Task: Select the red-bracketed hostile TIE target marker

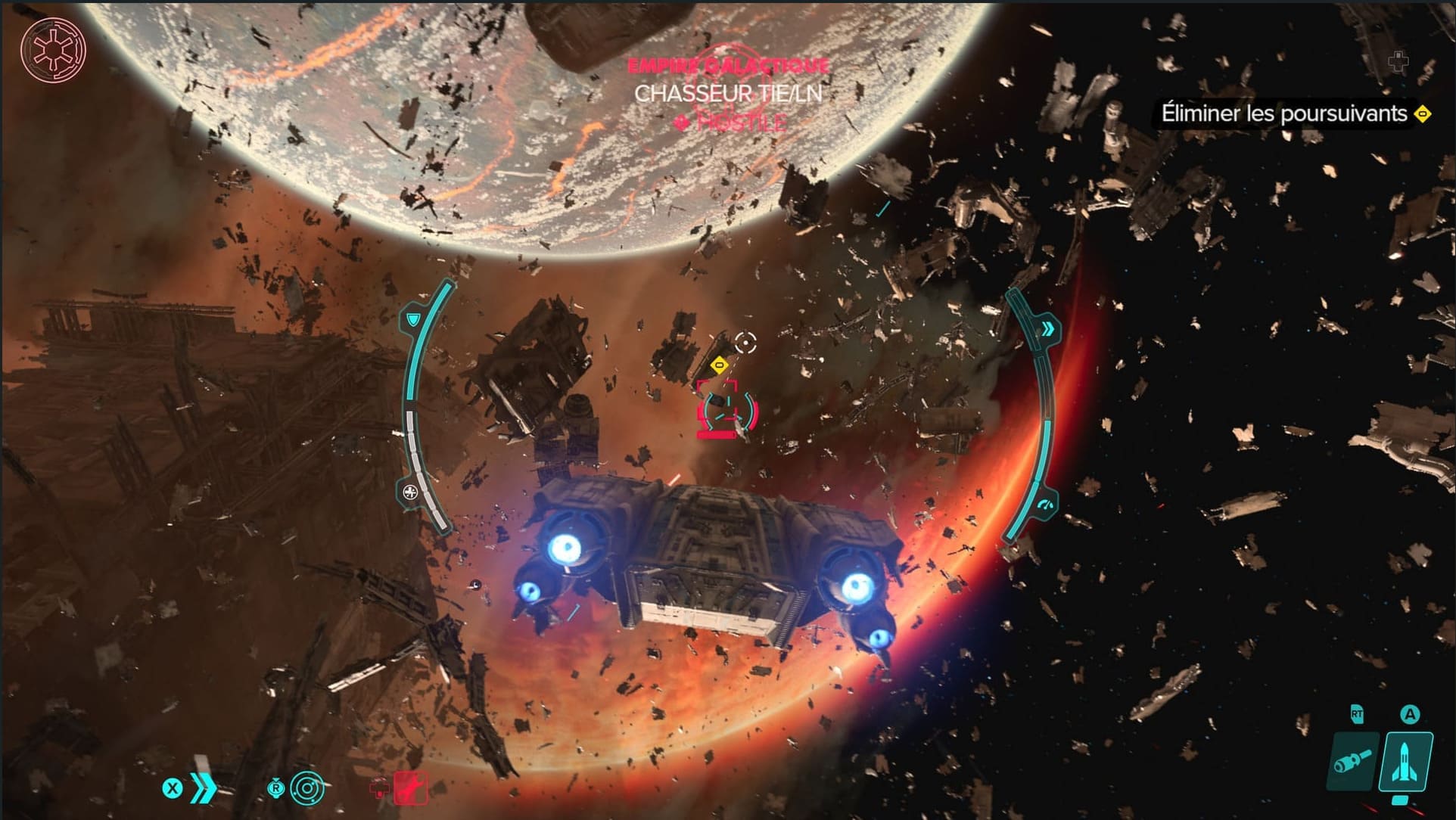Action: (x=726, y=410)
